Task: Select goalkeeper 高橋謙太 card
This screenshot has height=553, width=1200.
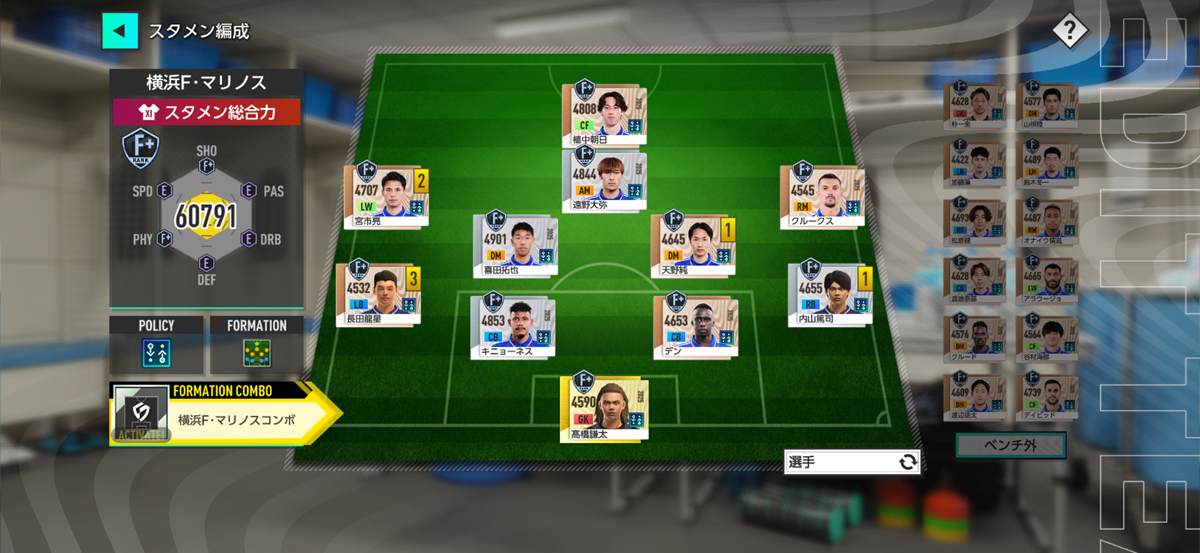Action: pos(603,407)
